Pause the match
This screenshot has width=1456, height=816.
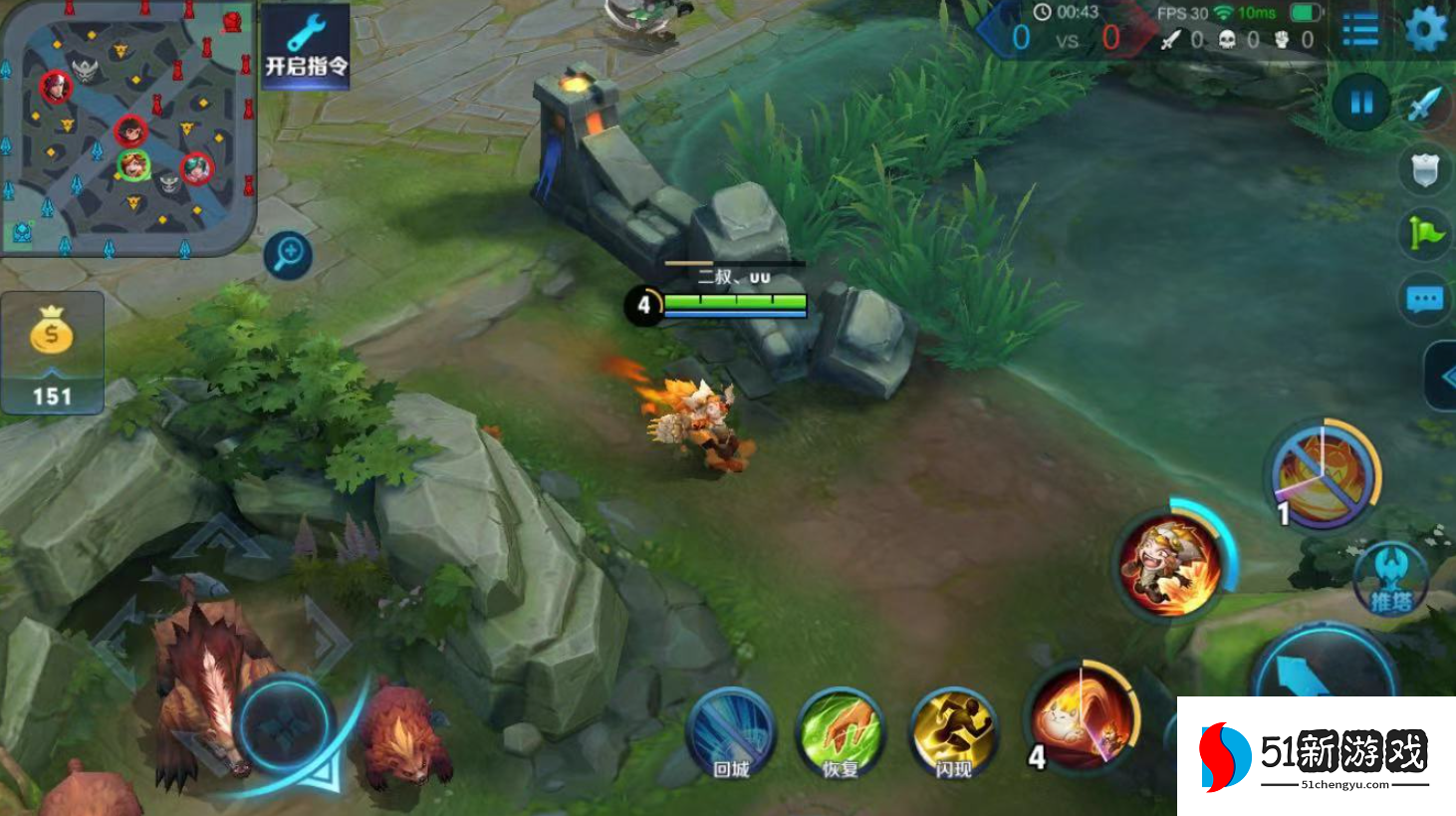[1360, 103]
